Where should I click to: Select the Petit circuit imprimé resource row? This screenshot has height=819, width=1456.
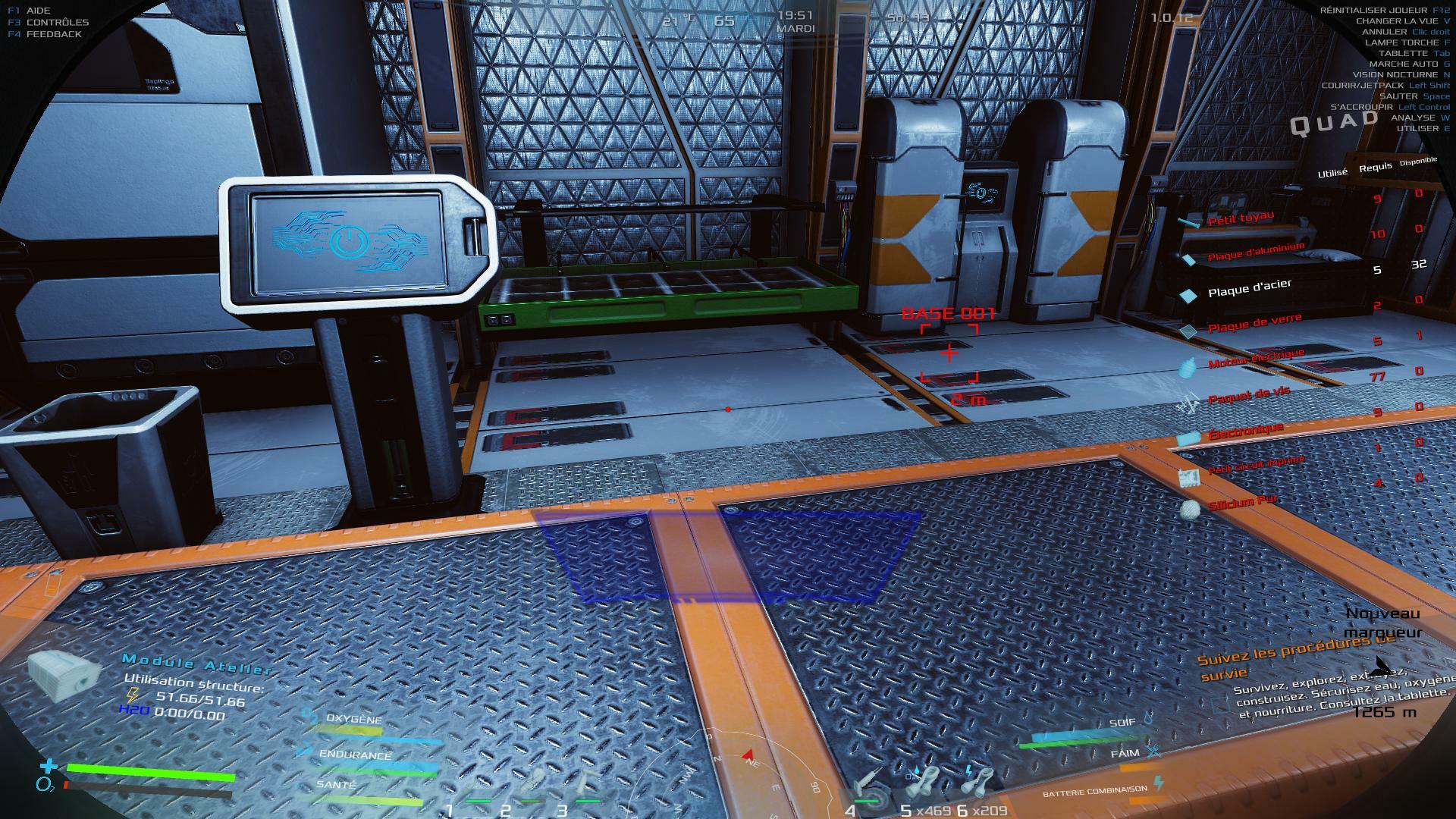pyautogui.click(x=1255, y=465)
